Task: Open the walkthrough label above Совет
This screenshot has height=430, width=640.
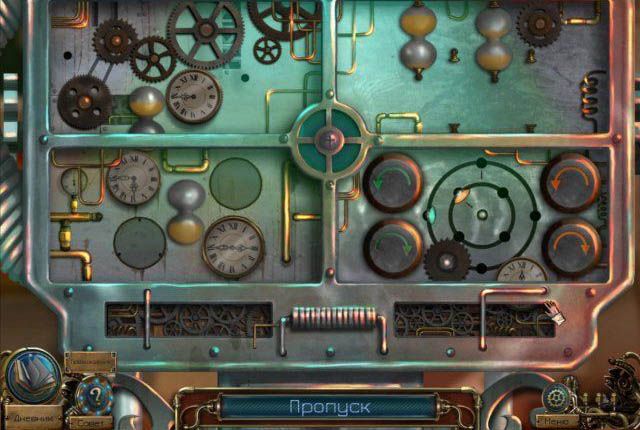Action: (89, 358)
